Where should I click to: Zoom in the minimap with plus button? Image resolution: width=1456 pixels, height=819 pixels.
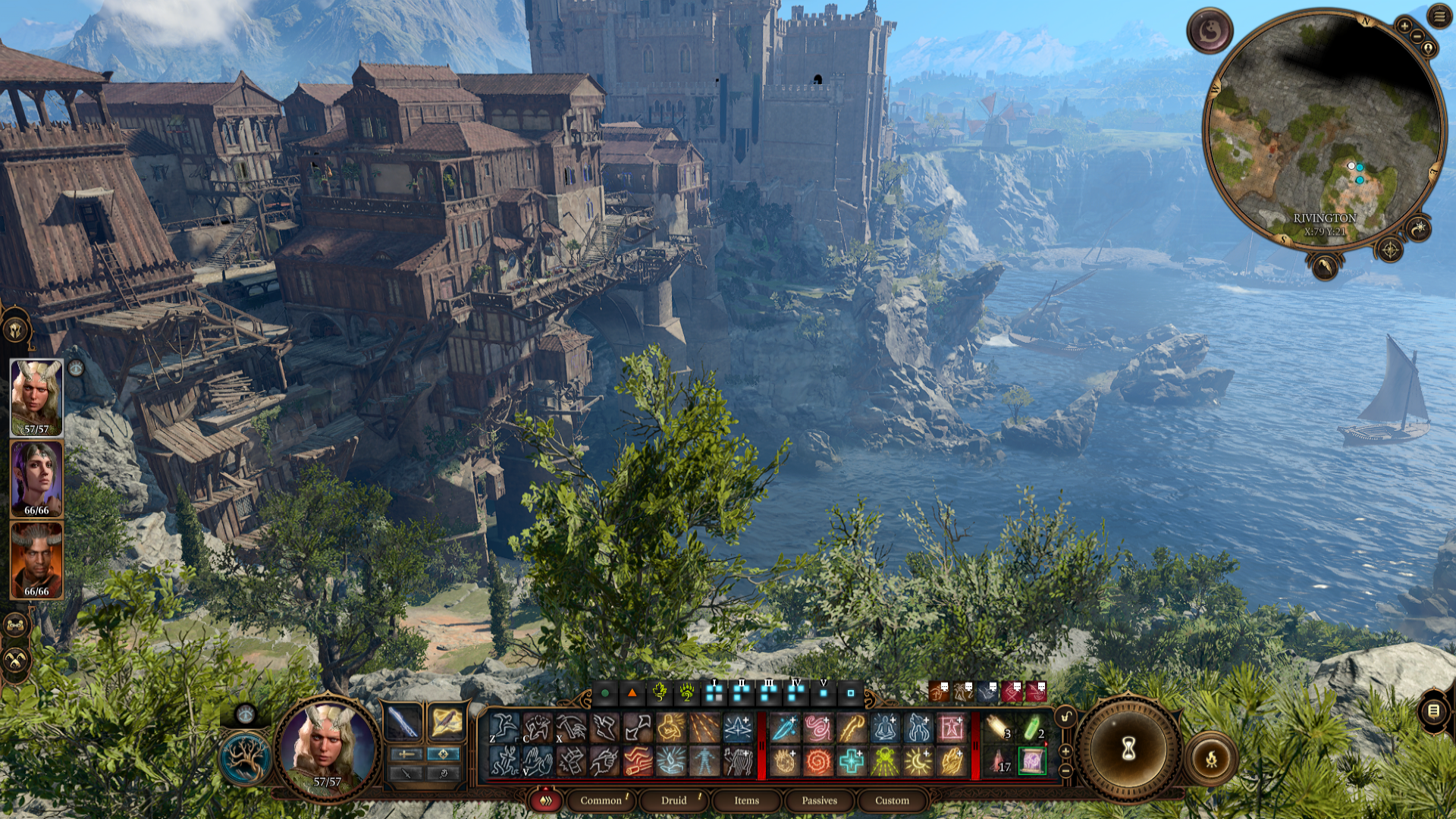point(1404,26)
